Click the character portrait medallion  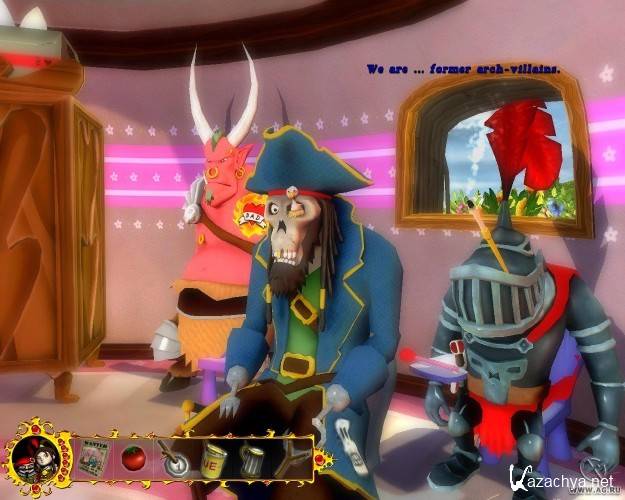(x=36, y=462)
